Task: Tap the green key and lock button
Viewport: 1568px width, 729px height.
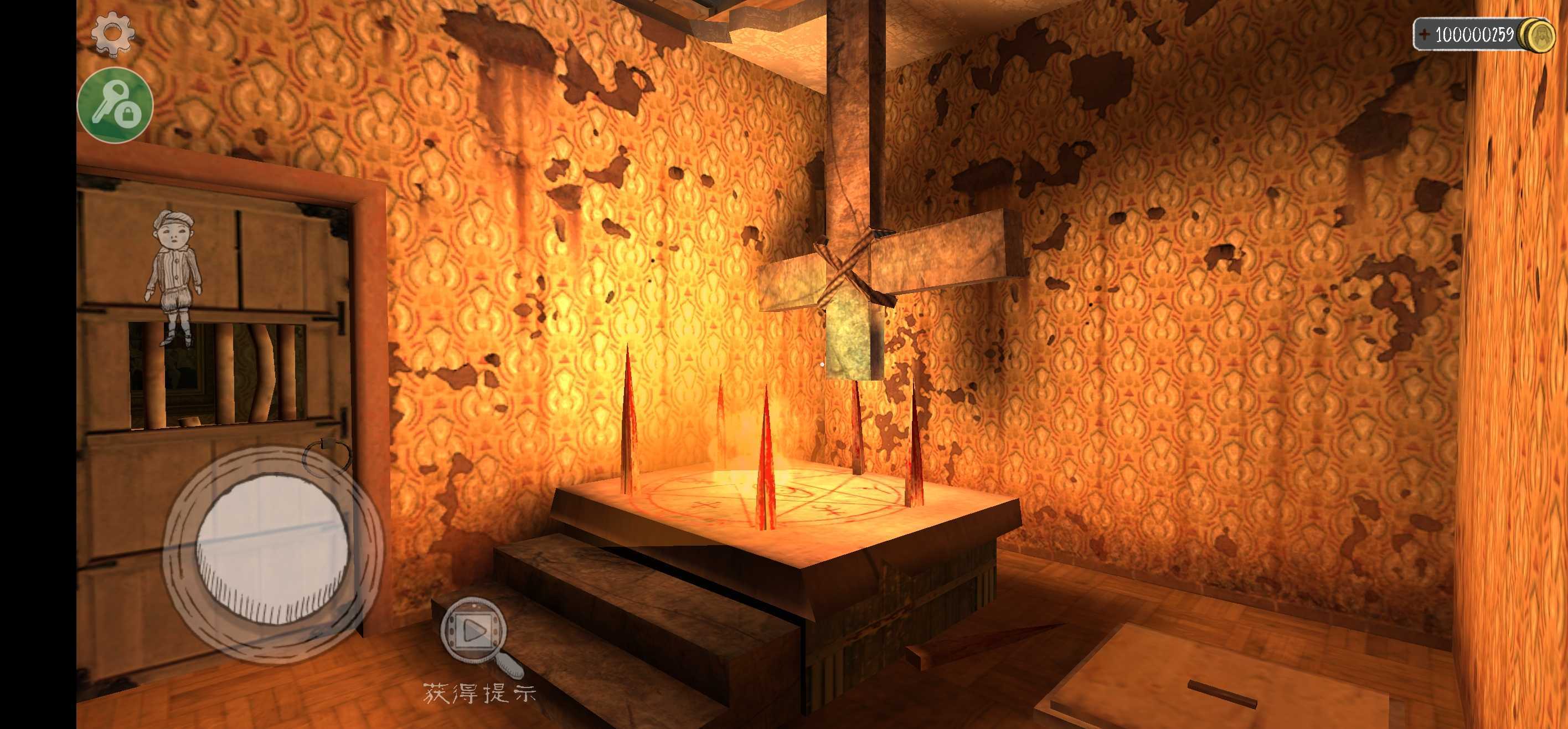Action: [x=115, y=106]
